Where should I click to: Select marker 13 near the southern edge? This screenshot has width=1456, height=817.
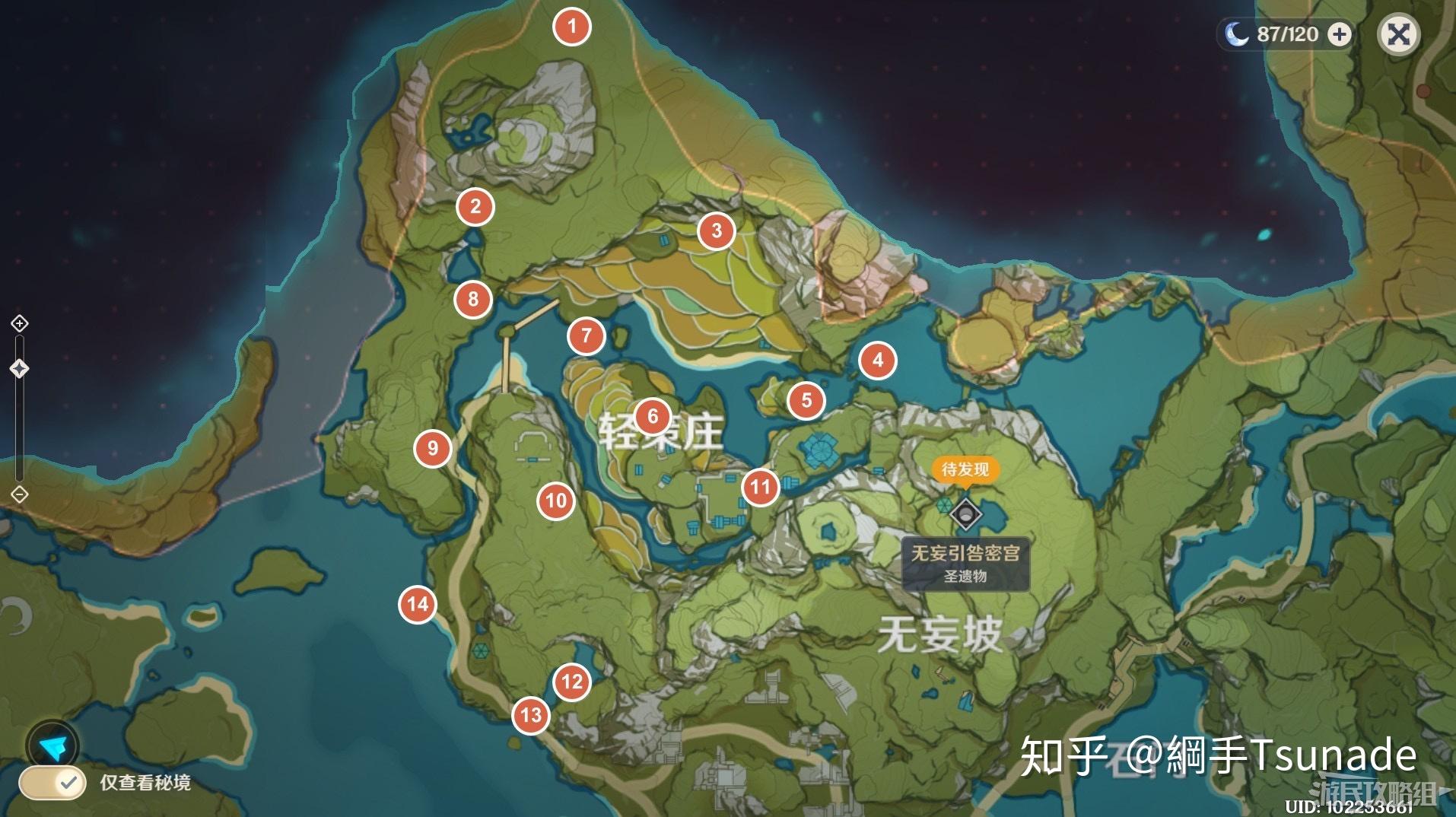(x=530, y=715)
